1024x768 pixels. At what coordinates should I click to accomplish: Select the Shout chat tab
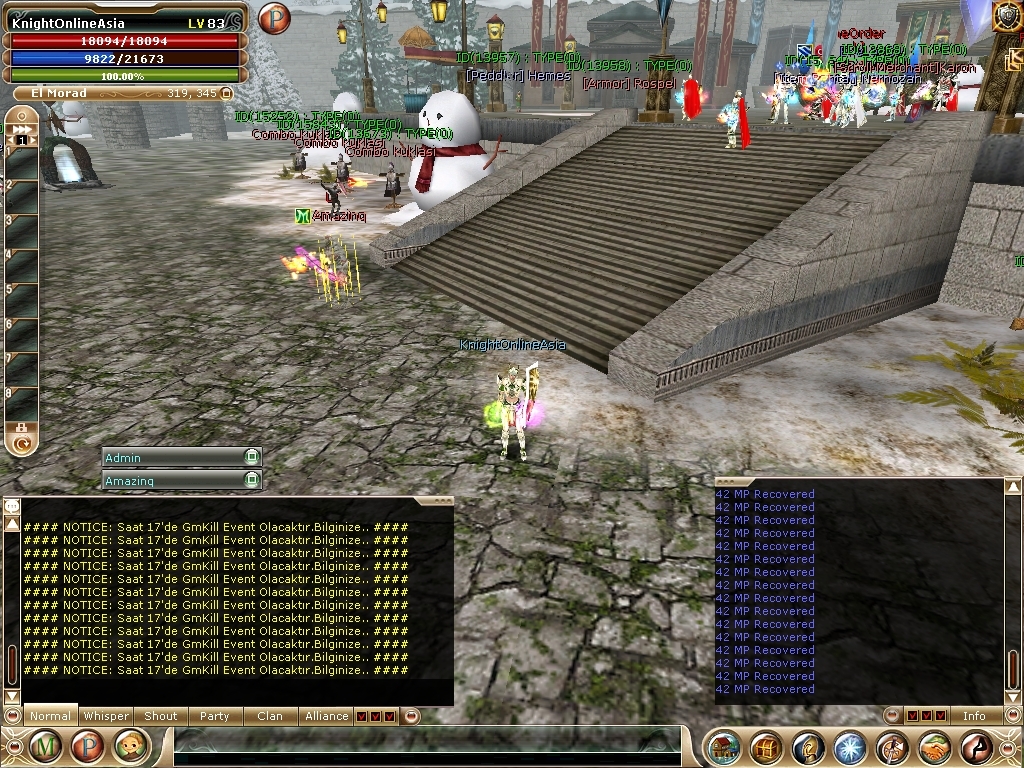[160, 716]
